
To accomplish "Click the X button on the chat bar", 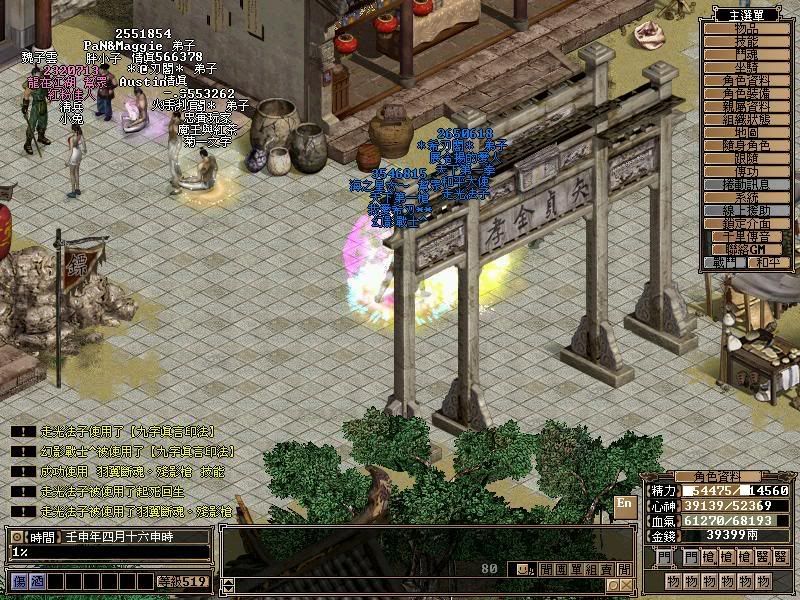I will [627, 585].
